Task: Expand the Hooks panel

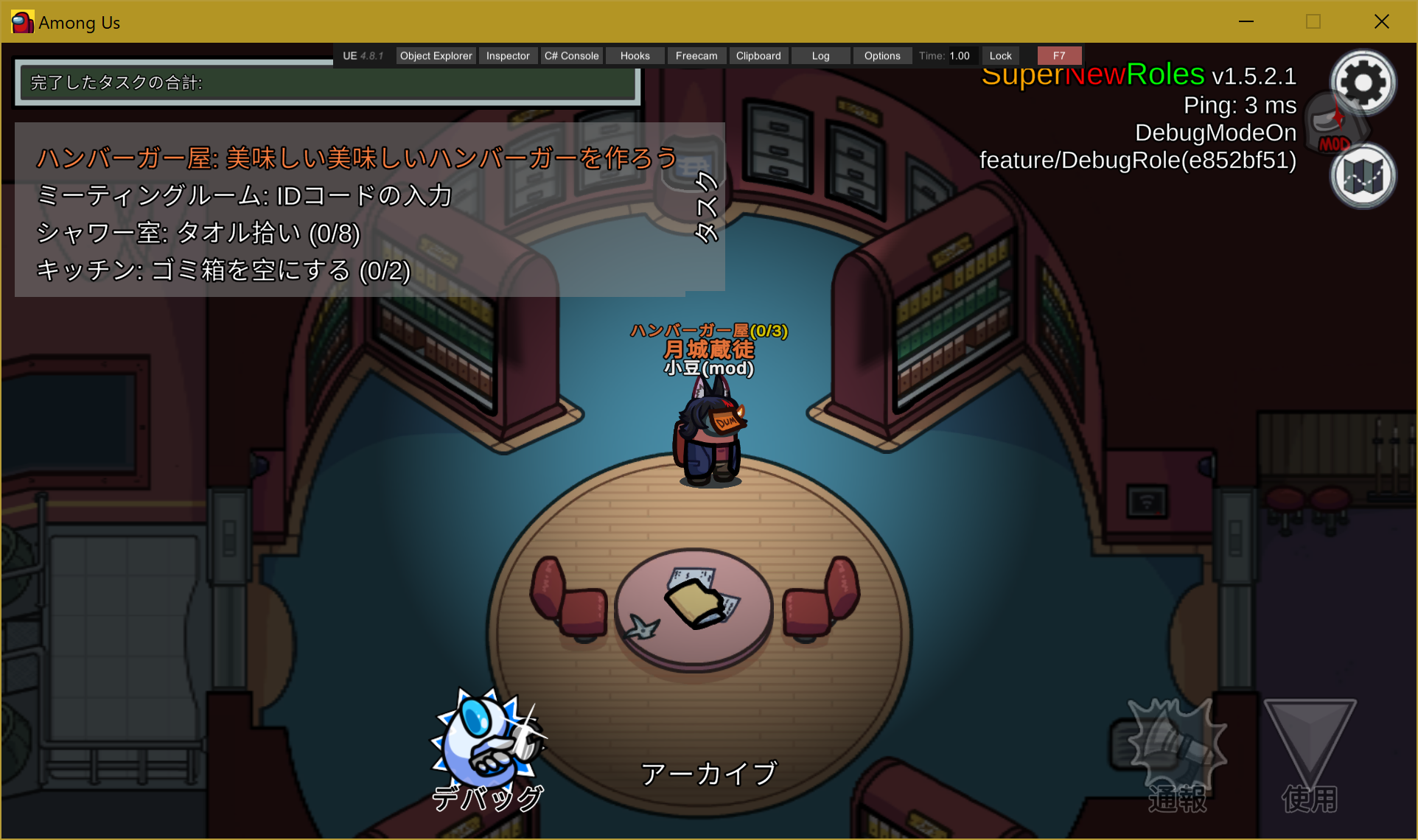Action: [x=634, y=55]
